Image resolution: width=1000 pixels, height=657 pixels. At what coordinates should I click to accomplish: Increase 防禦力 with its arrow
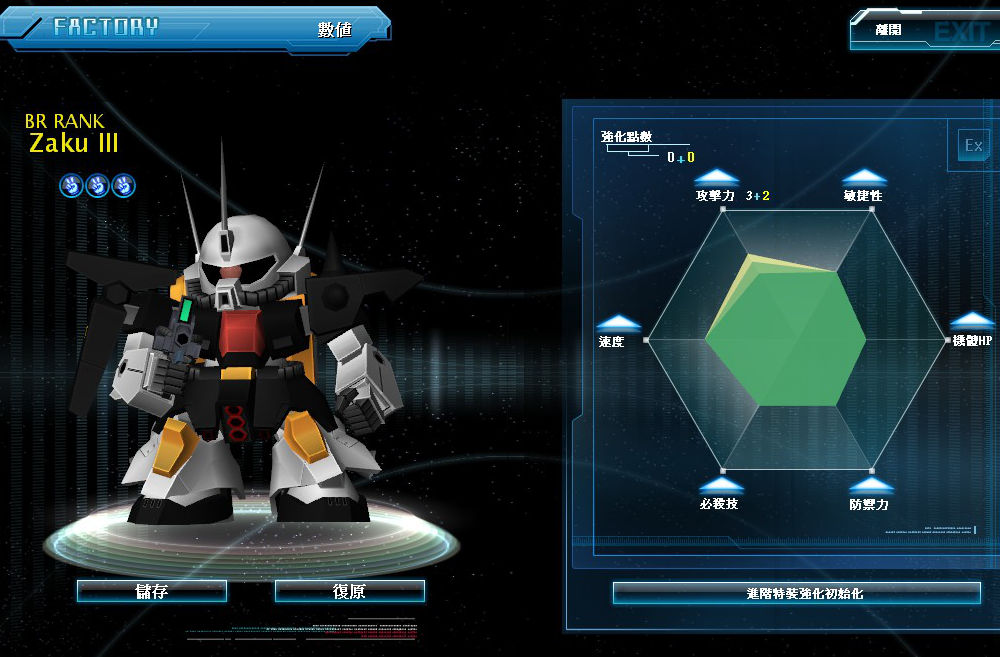coord(868,485)
